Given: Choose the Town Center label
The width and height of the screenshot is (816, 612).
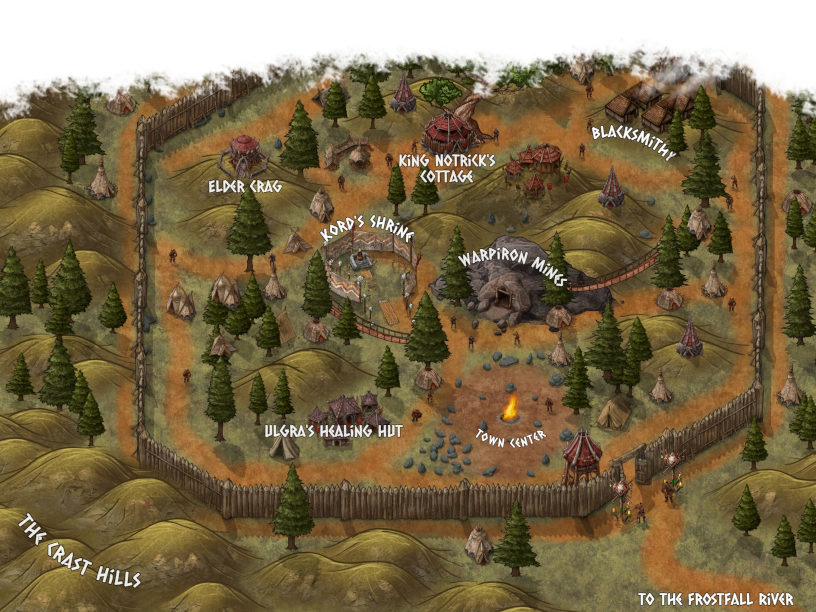Looking at the screenshot, I should tap(512, 439).
